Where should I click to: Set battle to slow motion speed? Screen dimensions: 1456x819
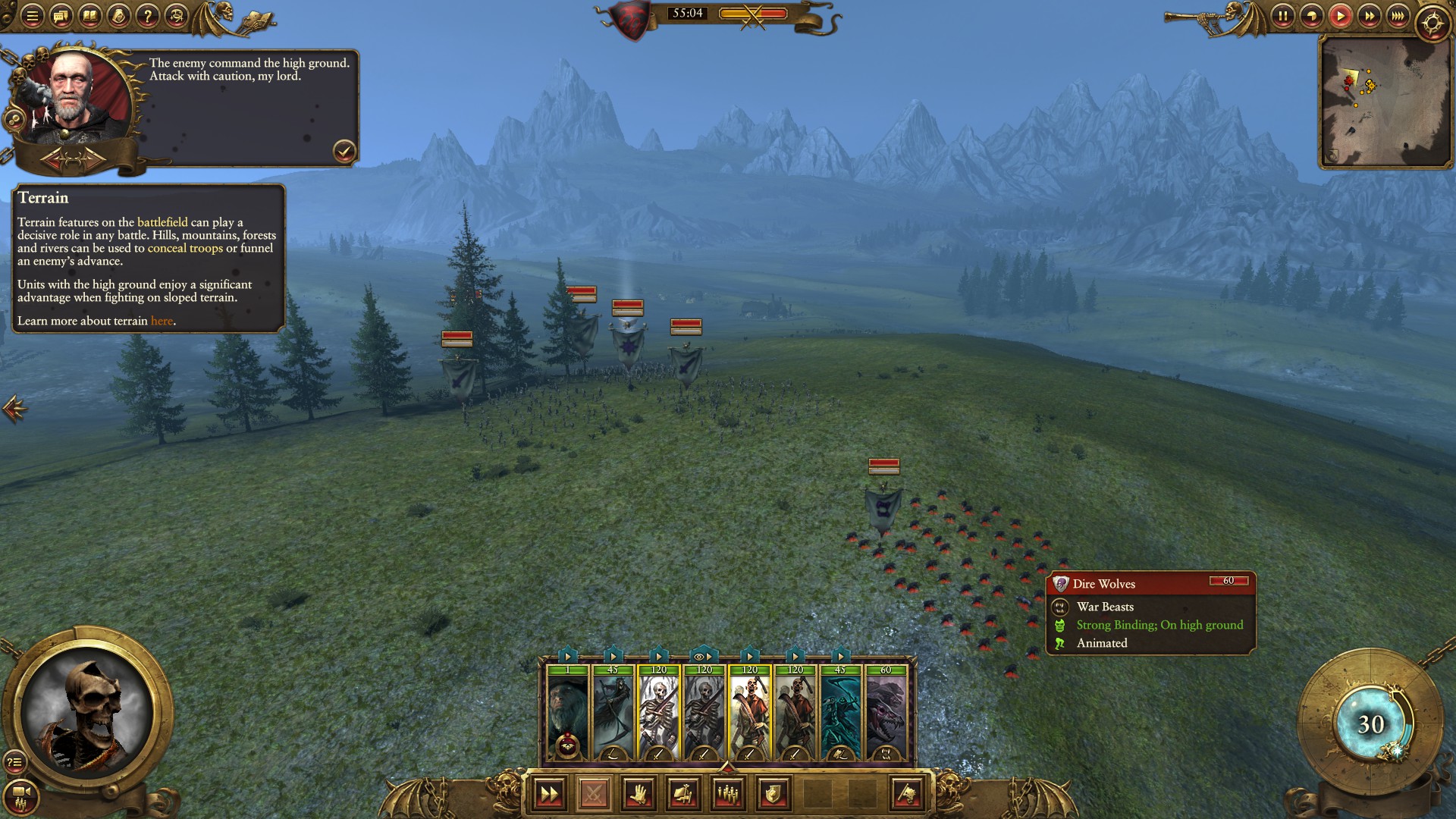[x=1311, y=16]
